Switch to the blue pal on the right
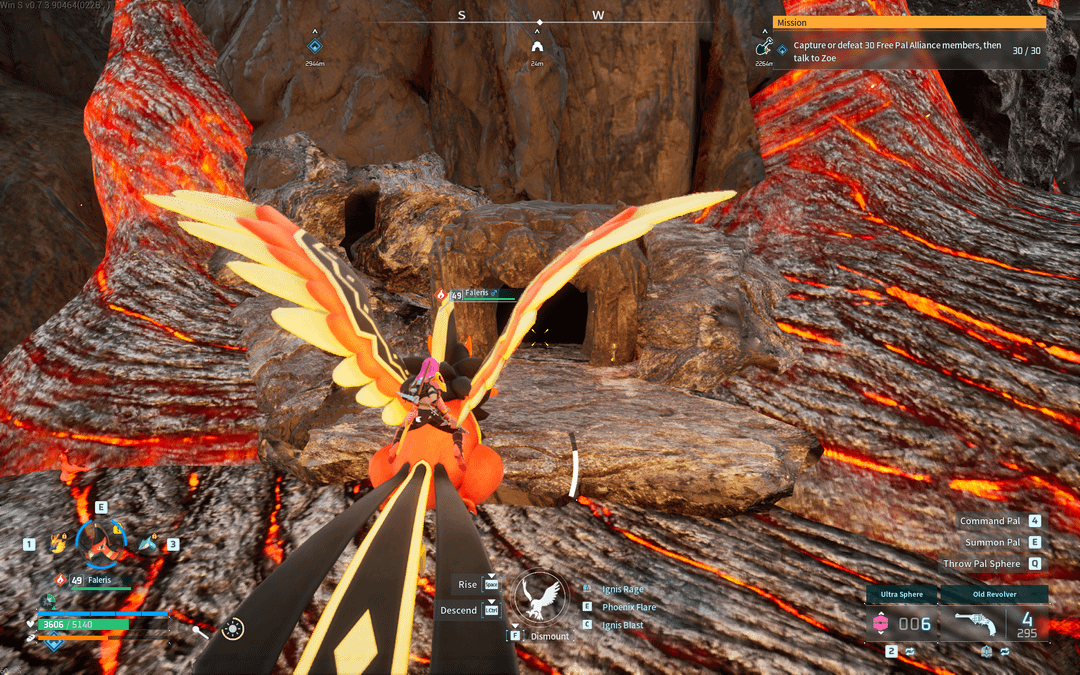This screenshot has height=675, width=1080. tap(149, 543)
